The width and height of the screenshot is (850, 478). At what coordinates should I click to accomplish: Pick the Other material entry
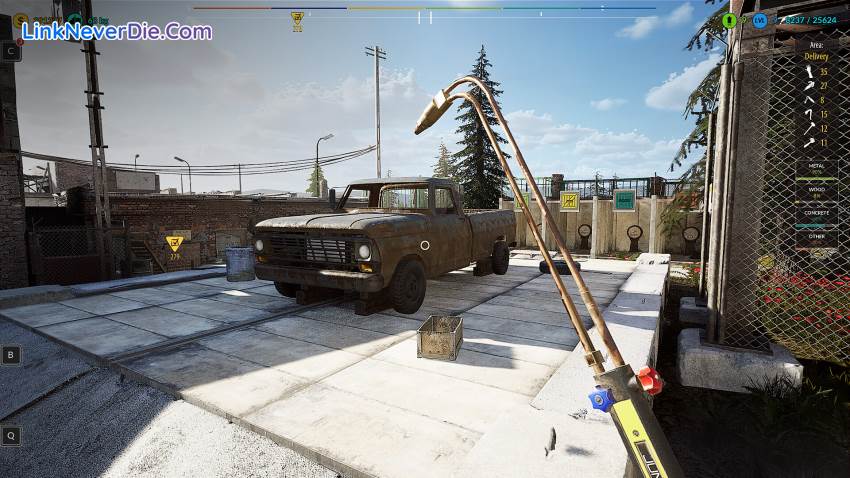tap(816, 236)
